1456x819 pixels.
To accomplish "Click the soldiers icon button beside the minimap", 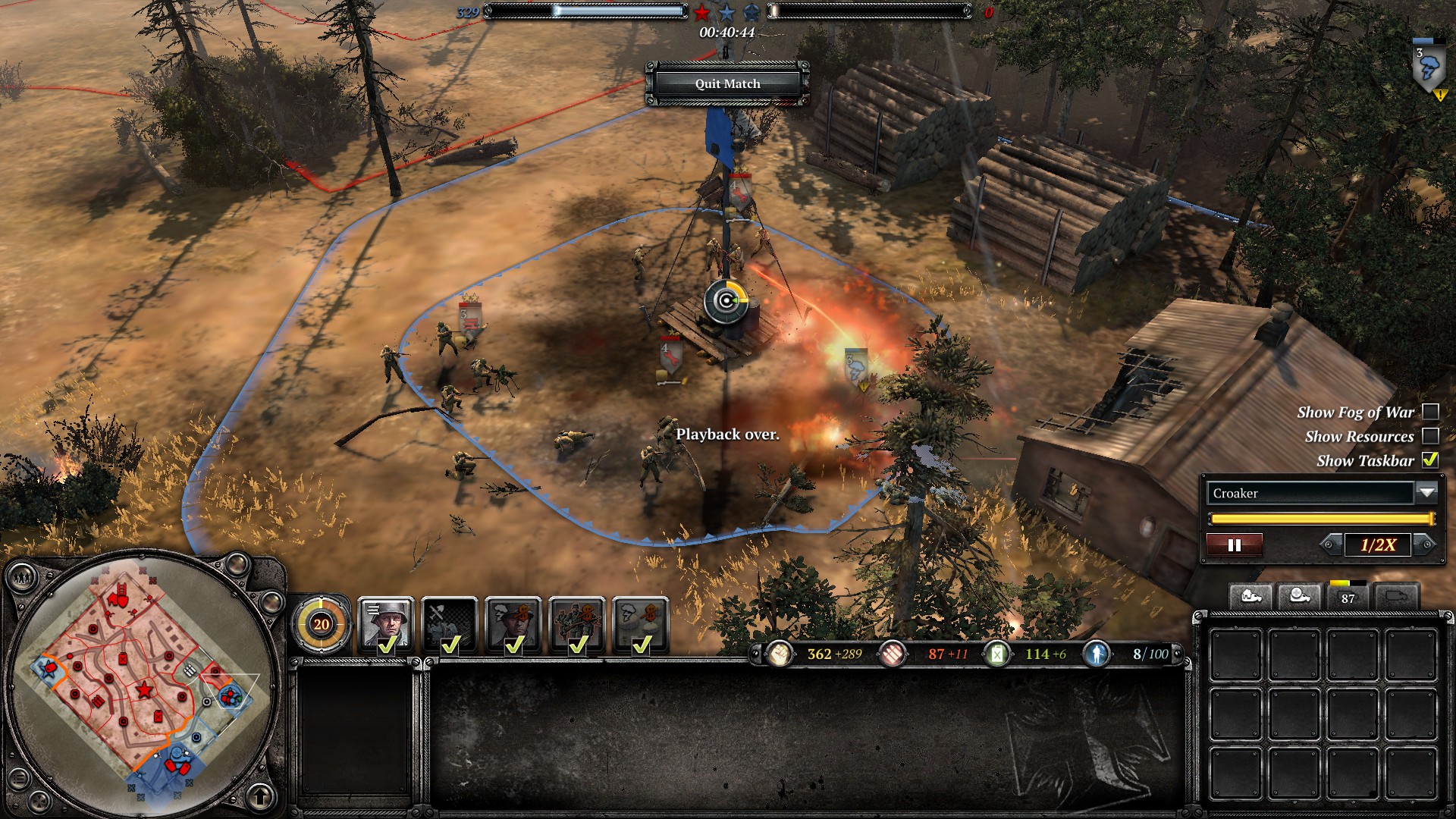I will [23, 579].
